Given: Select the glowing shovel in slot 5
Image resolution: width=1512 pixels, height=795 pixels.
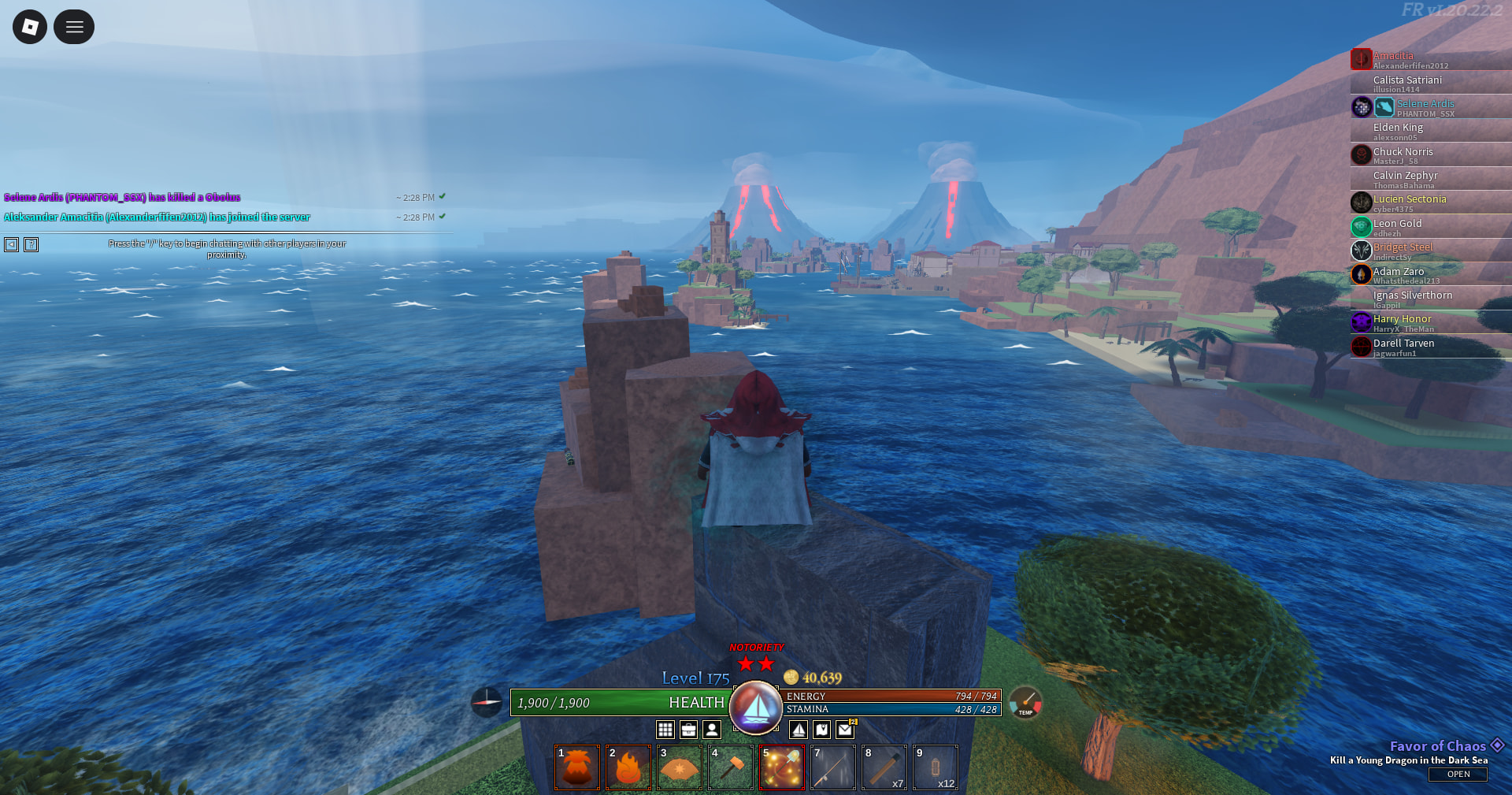Looking at the screenshot, I should click(782, 767).
